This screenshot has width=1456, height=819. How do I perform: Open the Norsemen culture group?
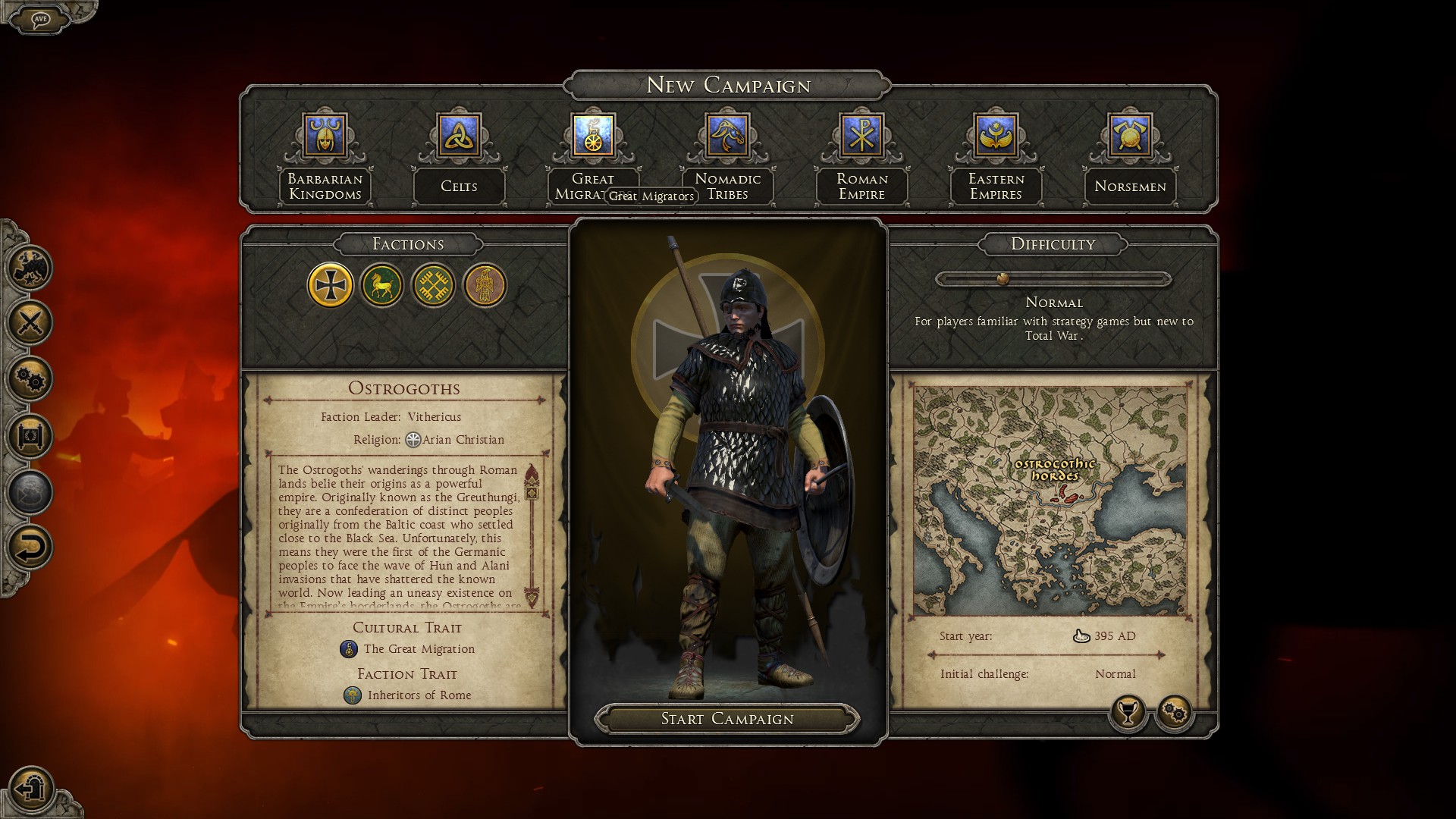[1130, 136]
